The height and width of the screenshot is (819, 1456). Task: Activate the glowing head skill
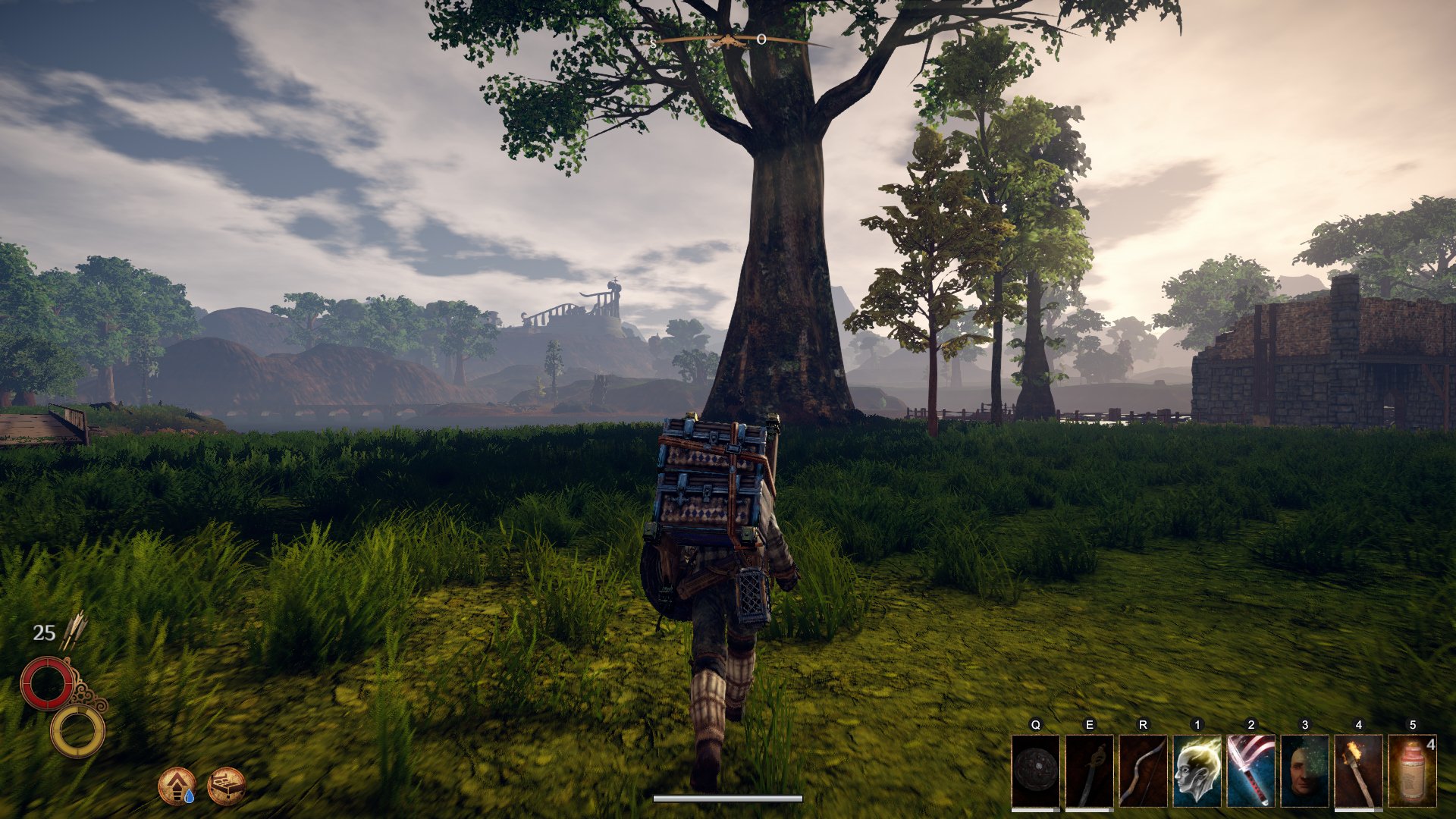pos(1197,770)
